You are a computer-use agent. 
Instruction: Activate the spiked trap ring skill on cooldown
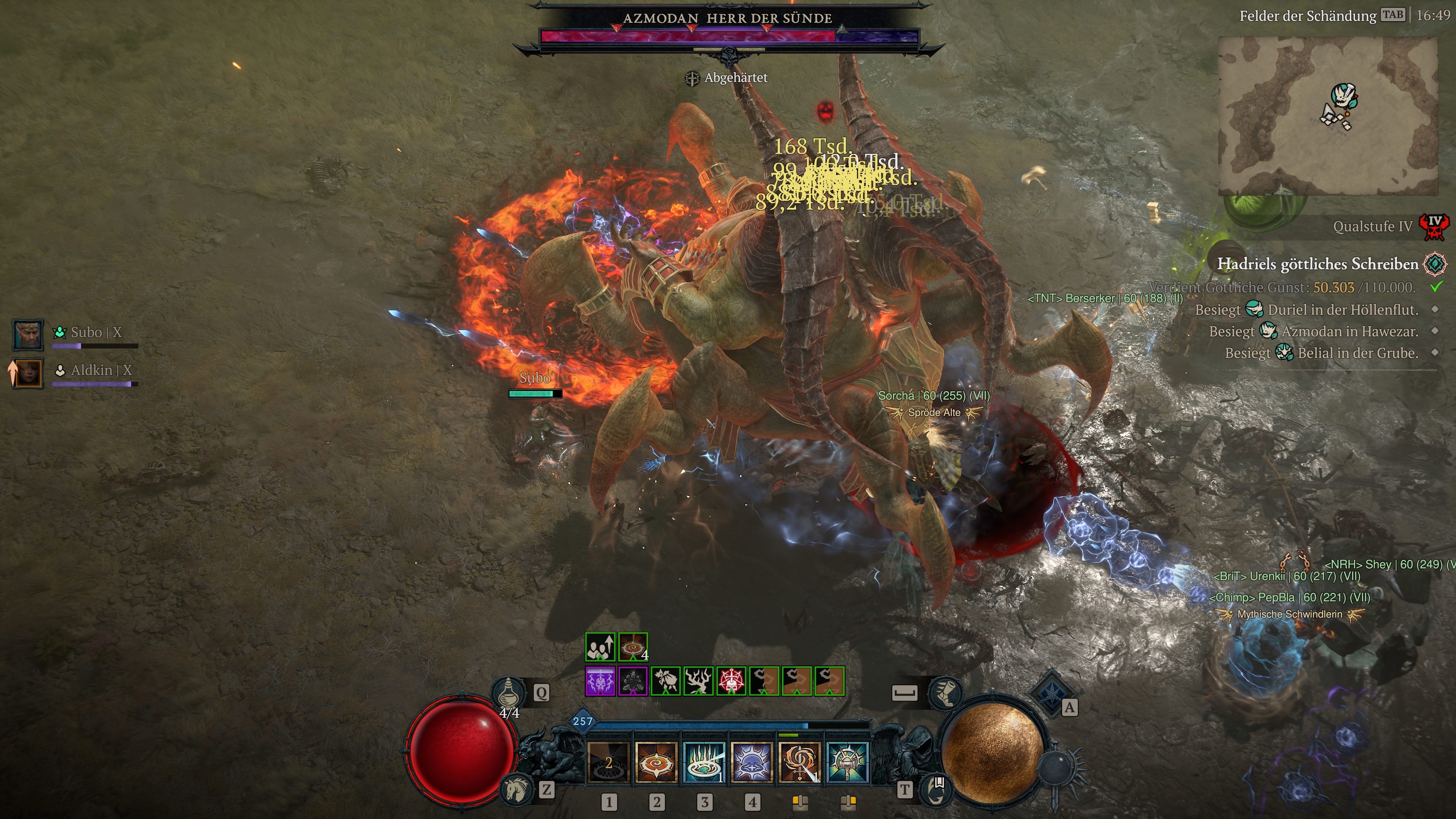609,763
